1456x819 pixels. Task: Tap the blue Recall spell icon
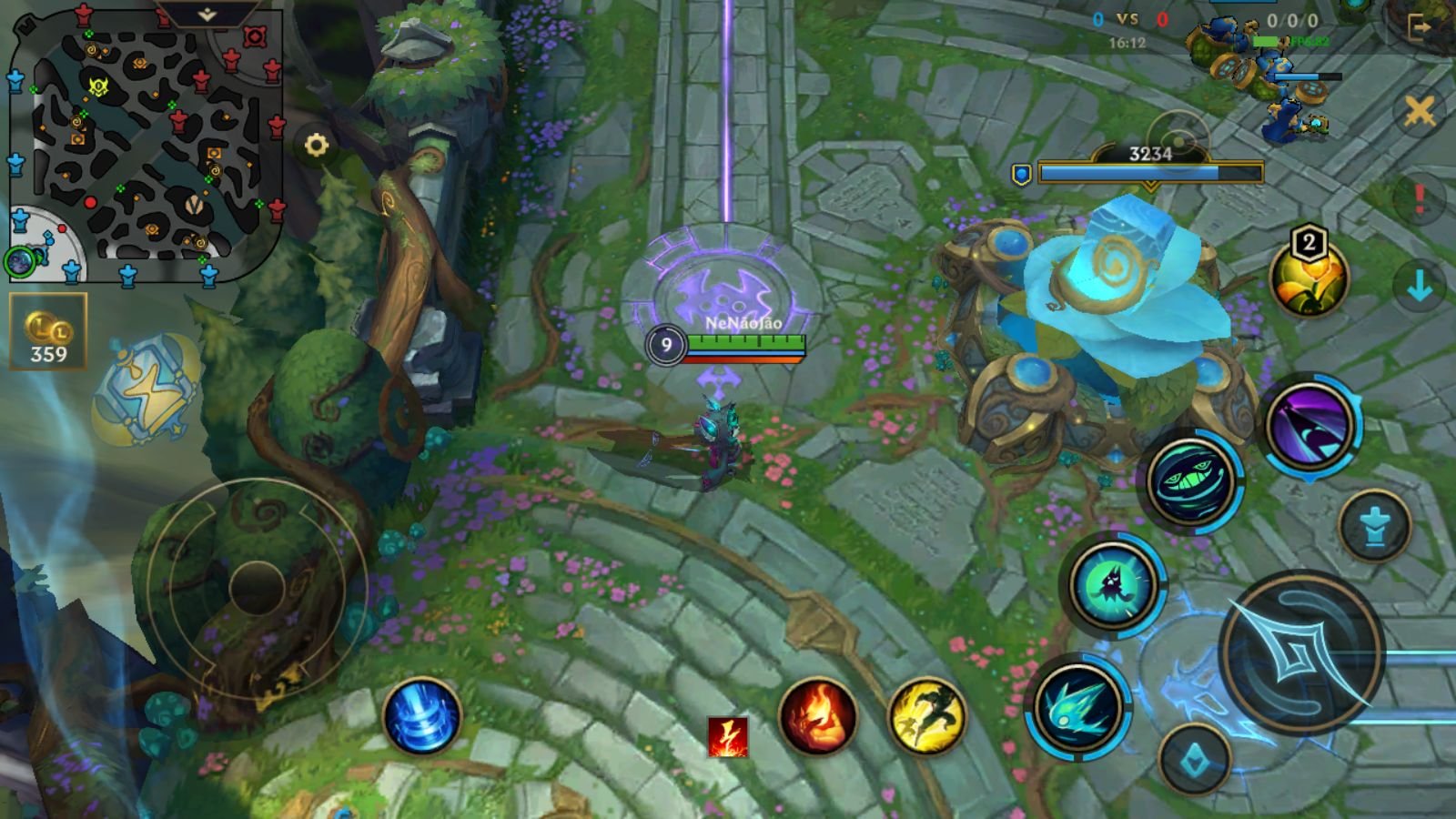tap(423, 719)
